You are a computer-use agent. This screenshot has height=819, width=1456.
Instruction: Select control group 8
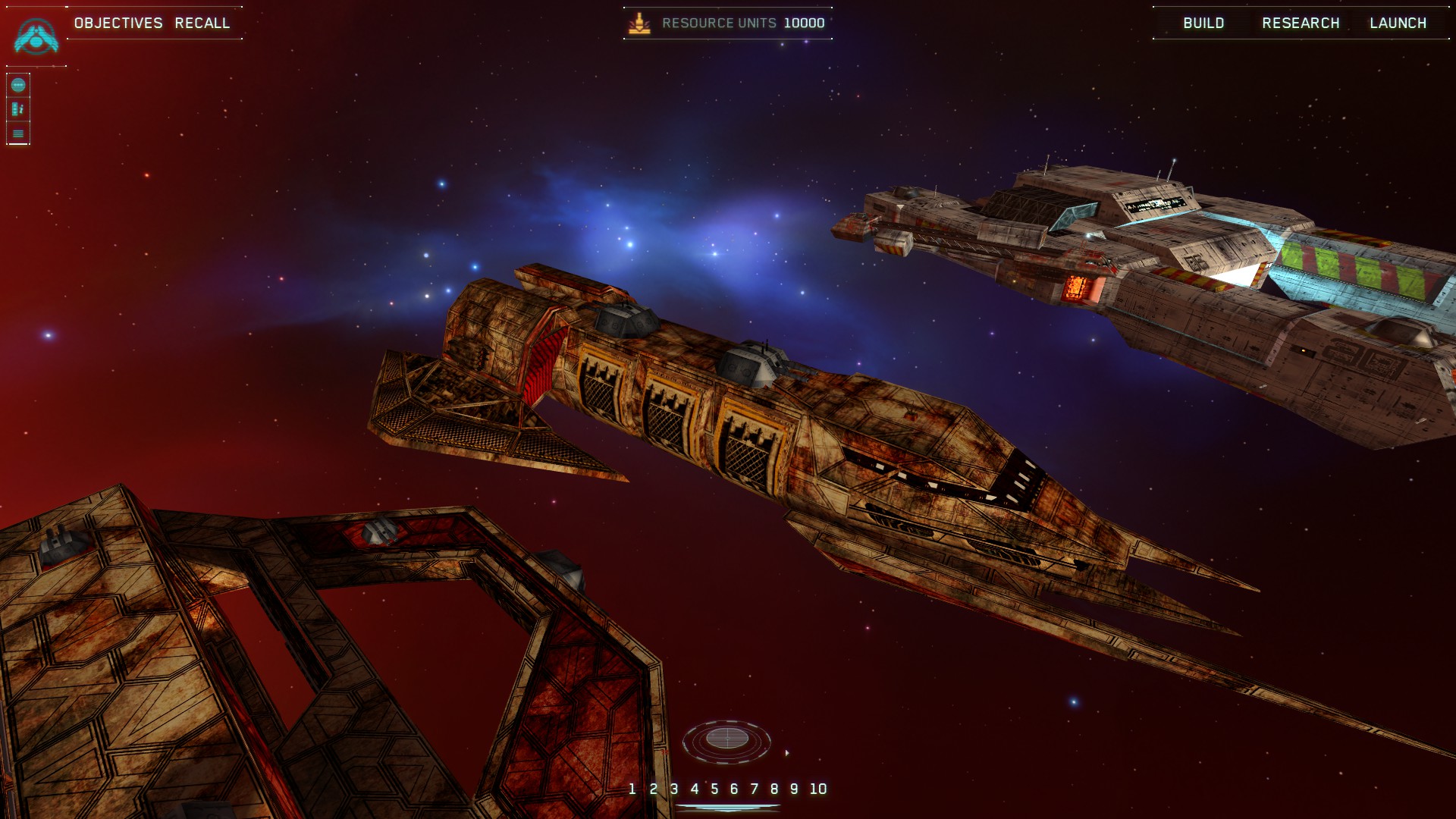tap(774, 789)
